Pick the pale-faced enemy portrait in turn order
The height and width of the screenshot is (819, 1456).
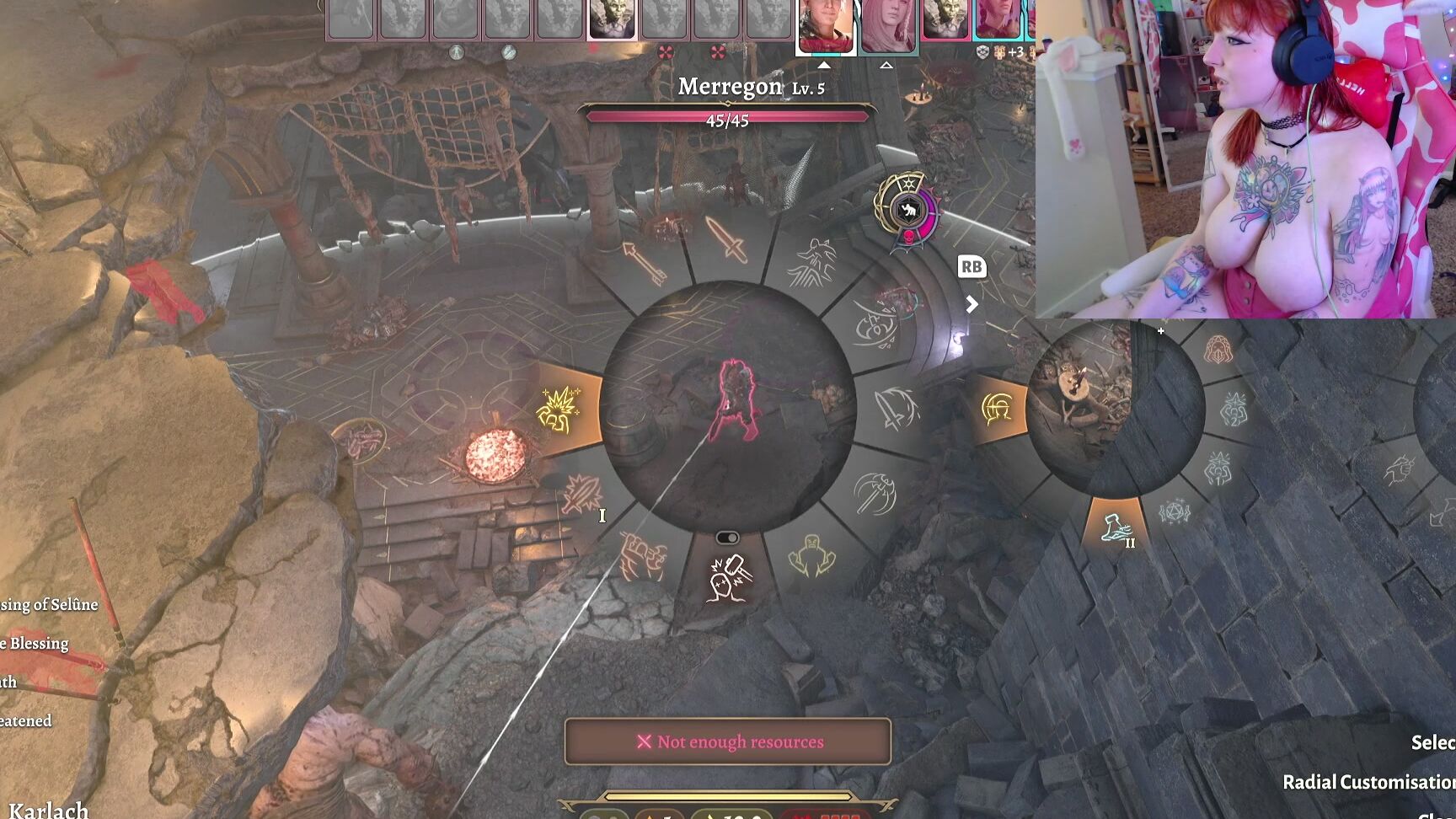[x=611, y=20]
